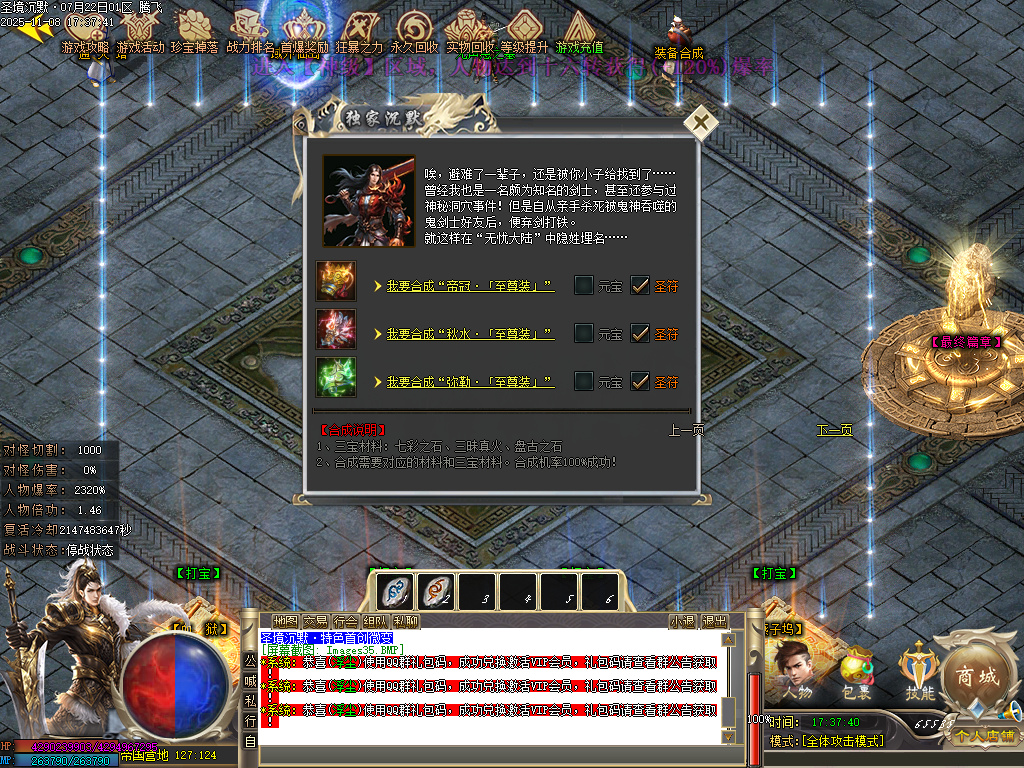Go to previous page via 上一页

pos(686,430)
